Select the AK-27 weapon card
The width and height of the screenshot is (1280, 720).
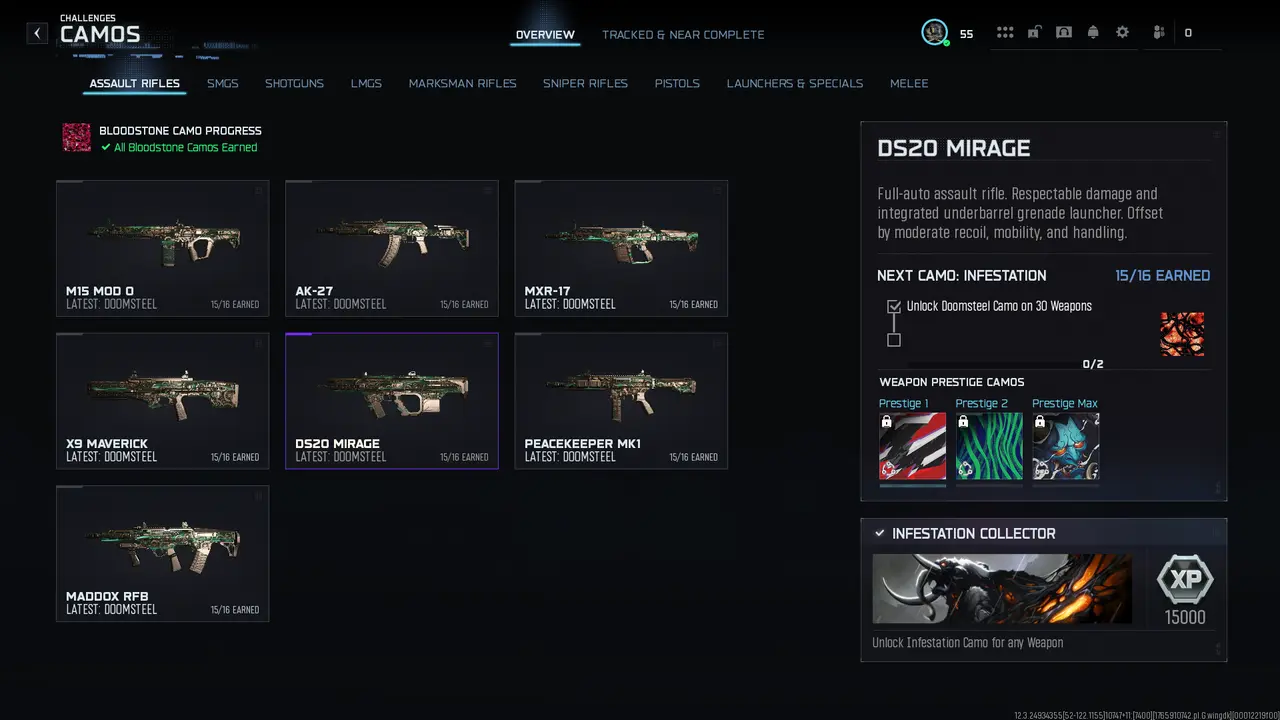pyautogui.click(x=391, y=247)
